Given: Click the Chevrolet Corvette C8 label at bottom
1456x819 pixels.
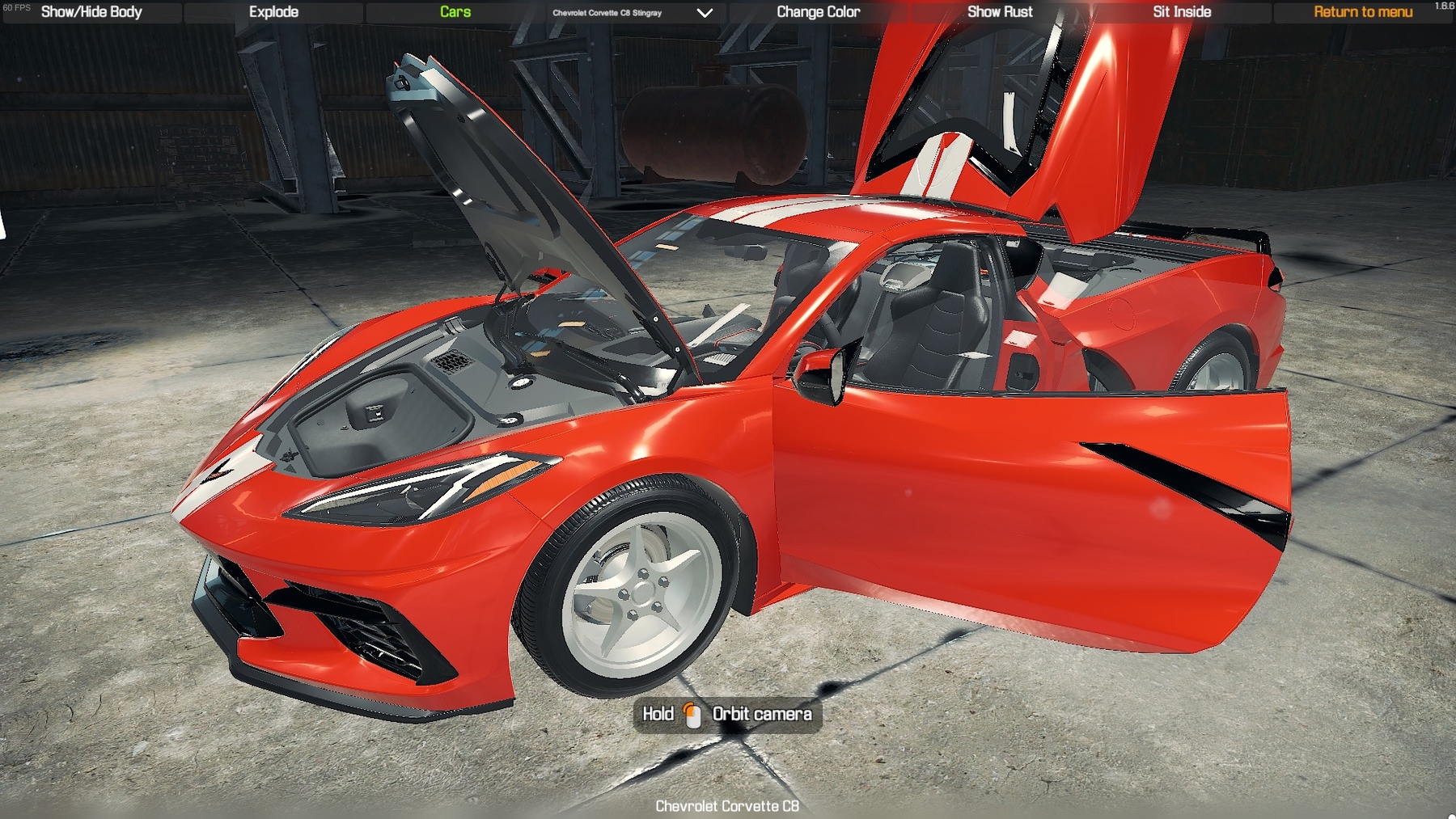Looking at the screenshot, I should click(x=726, y=806).
